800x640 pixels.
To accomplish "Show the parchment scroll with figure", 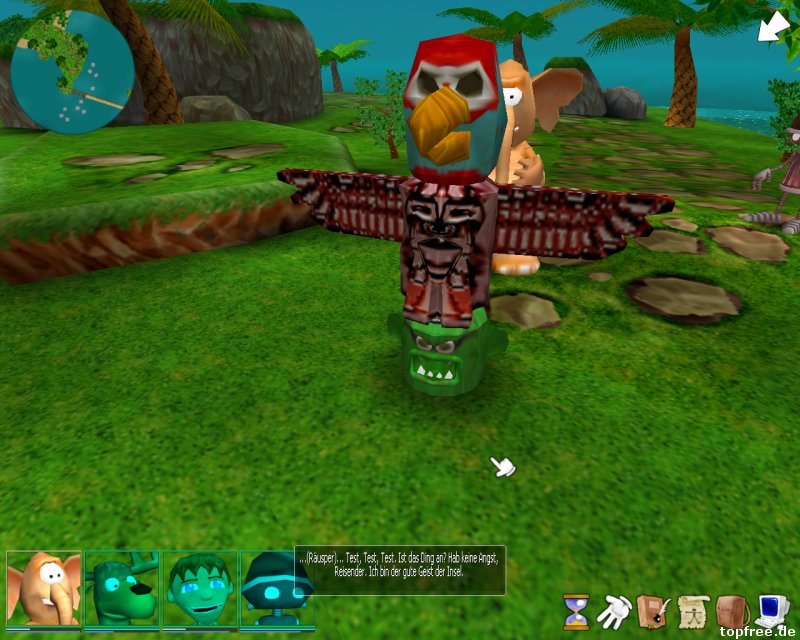I will pyautogui.click(x=692, y=609).
